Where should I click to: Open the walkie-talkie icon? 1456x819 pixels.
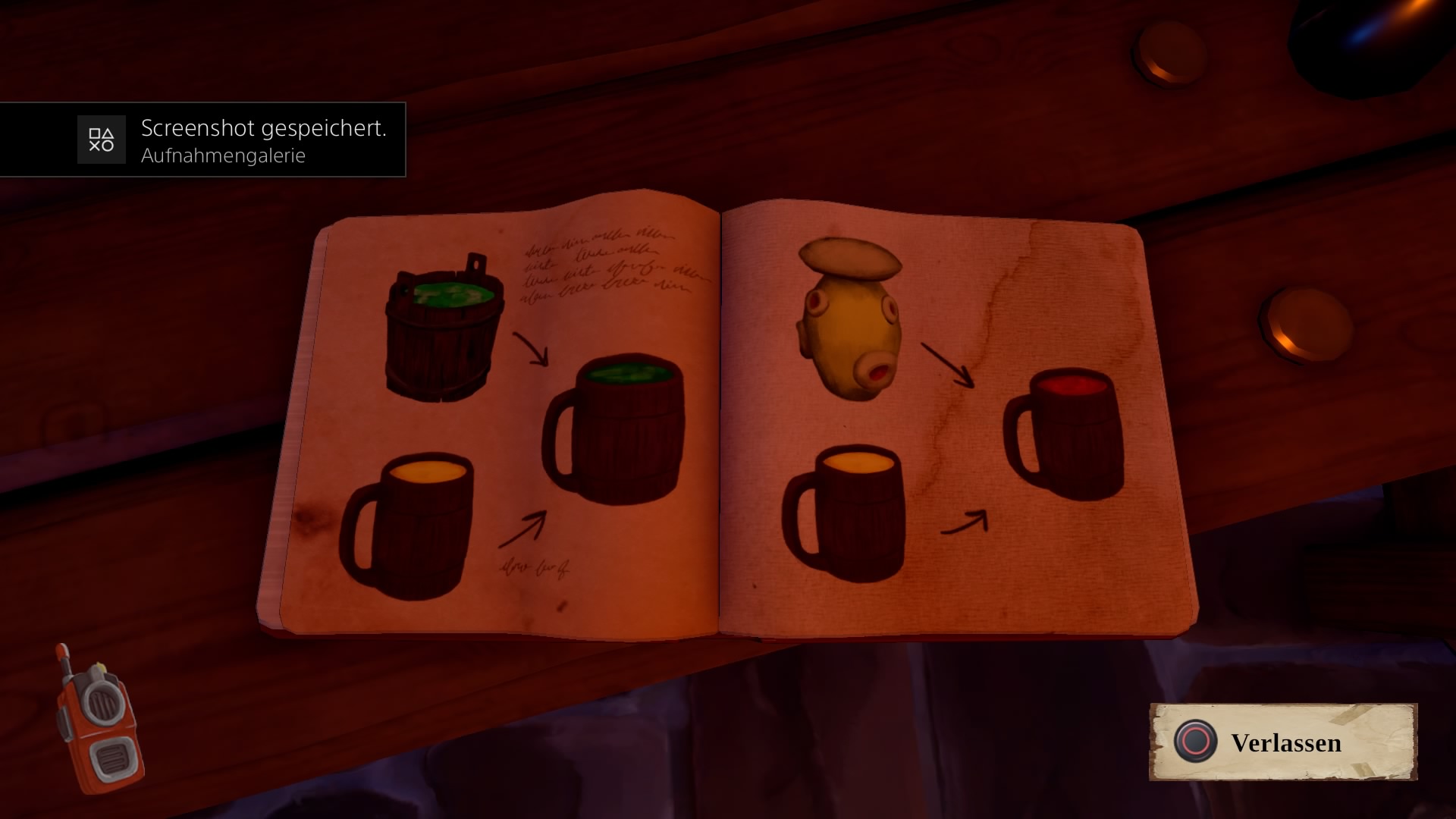point(100,719)
